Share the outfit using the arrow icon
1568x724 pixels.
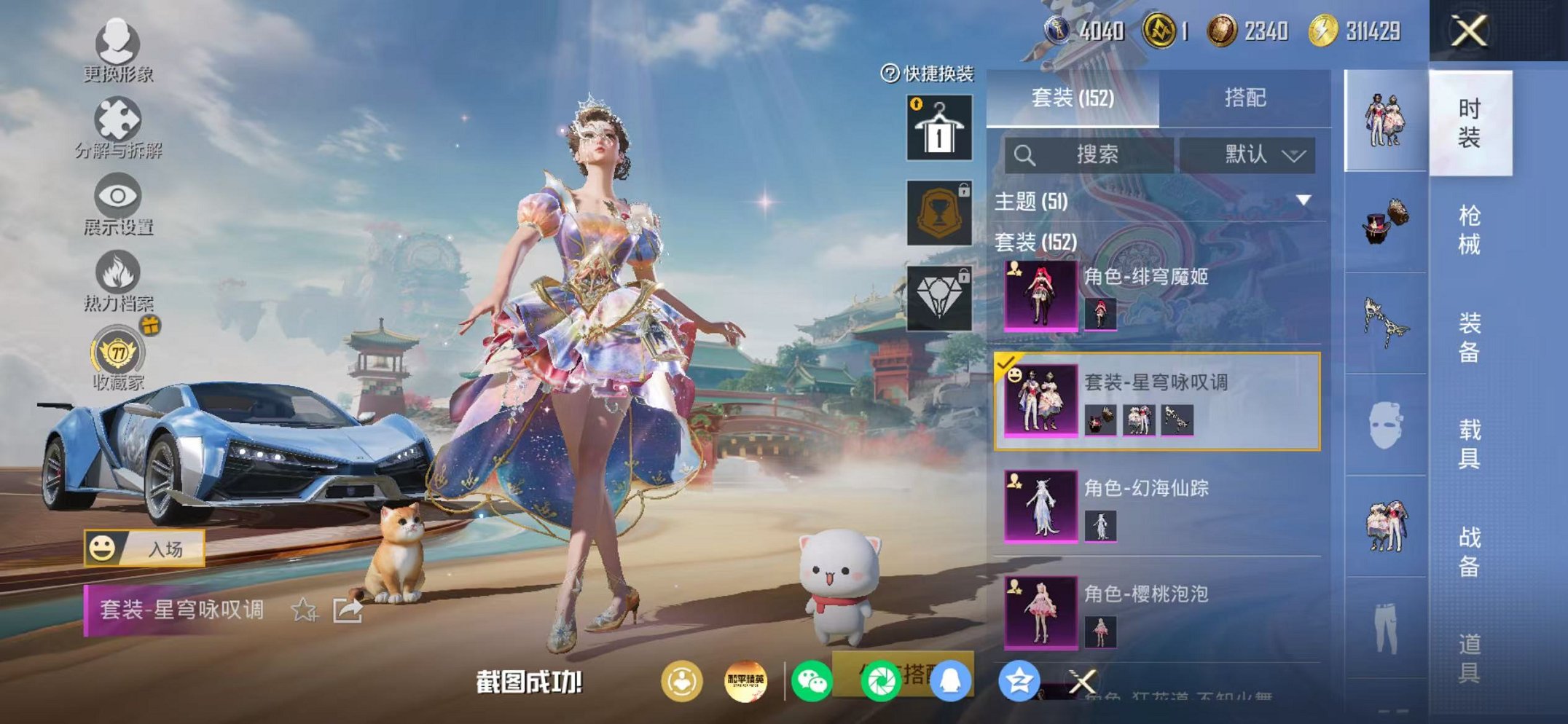348,610
